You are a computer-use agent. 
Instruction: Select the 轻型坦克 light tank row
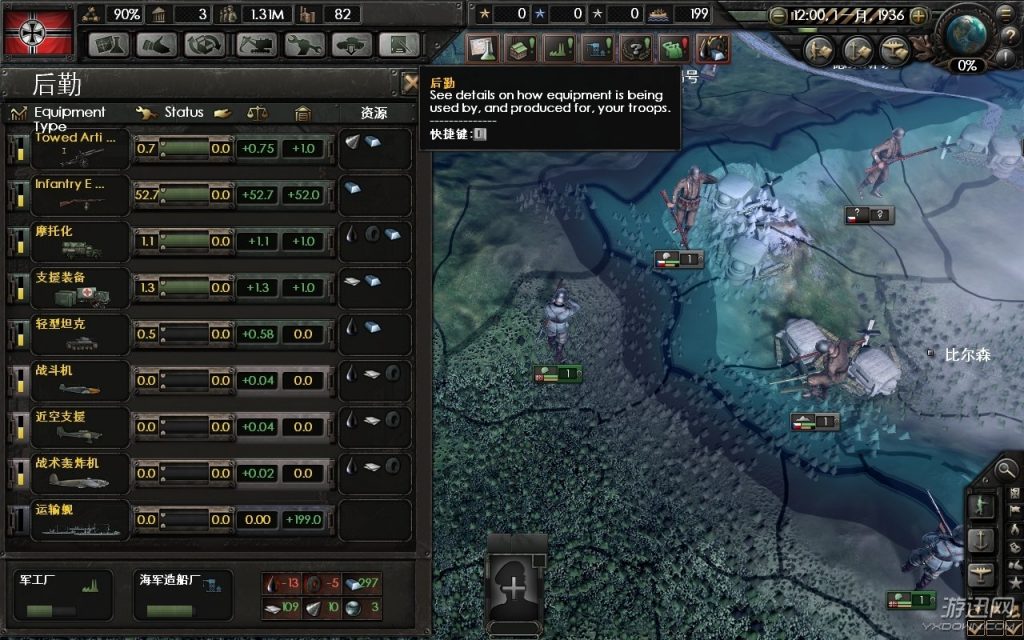click(x=68, y=333)
